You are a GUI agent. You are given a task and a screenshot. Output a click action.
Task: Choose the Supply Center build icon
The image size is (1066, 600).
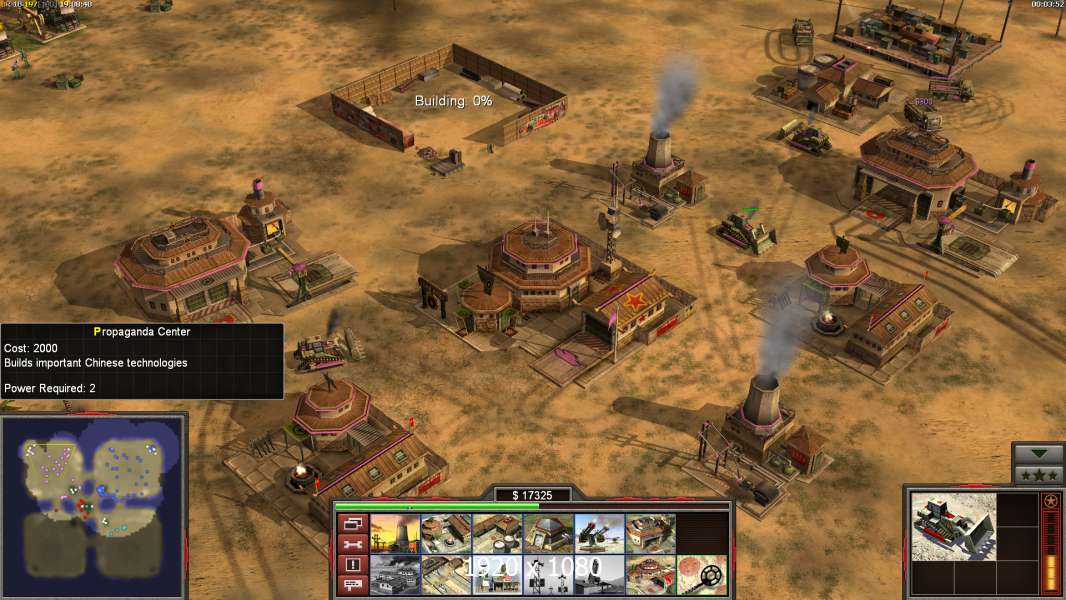(497, 533)
